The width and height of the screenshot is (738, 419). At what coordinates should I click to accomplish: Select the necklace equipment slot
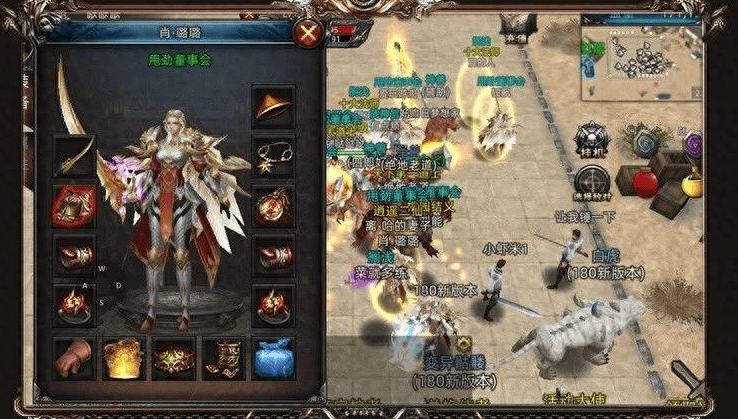click(x=272, y=155)
